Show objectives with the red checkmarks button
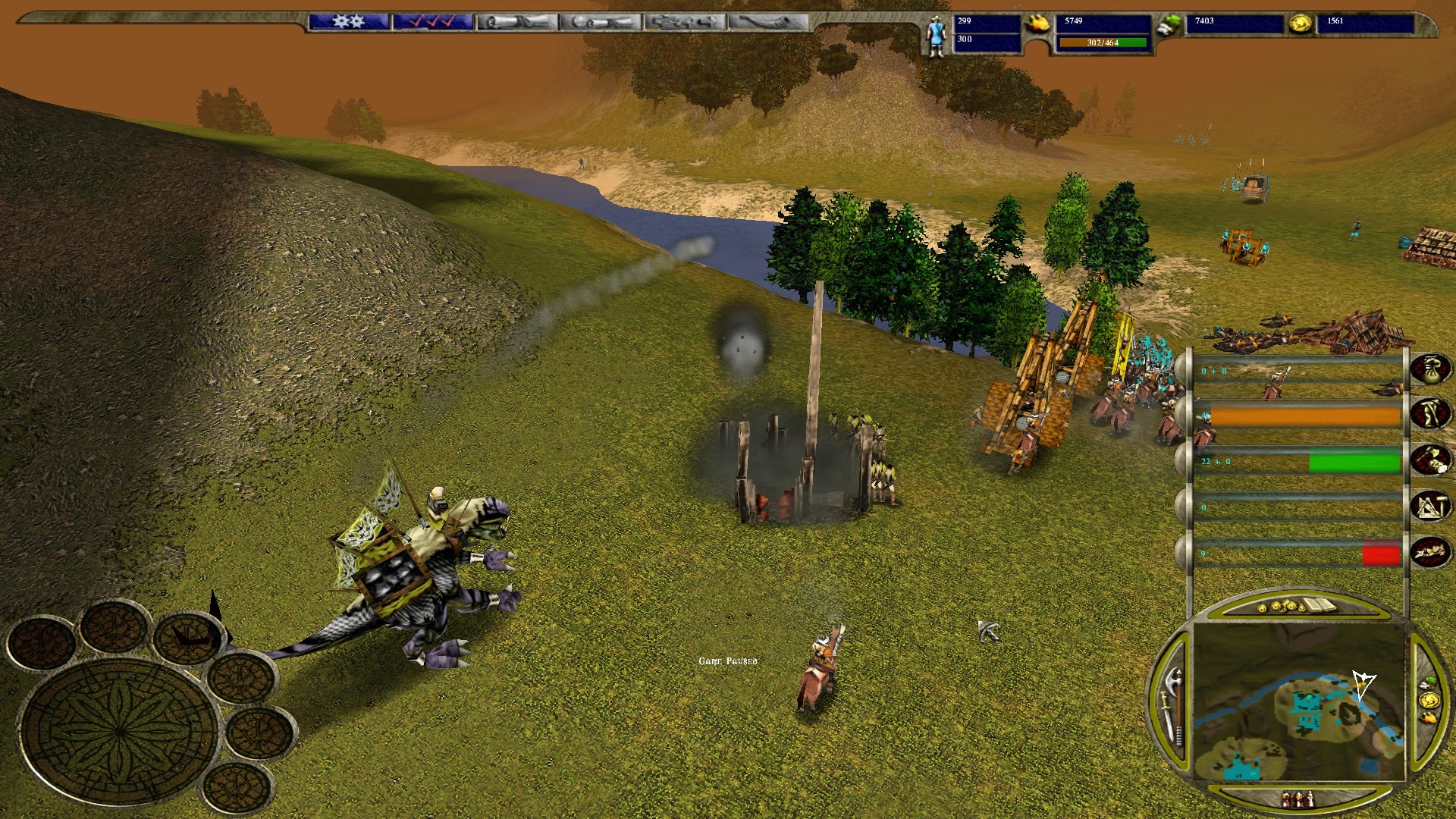This screenshot has height=819, width=1456. (433, 22)
